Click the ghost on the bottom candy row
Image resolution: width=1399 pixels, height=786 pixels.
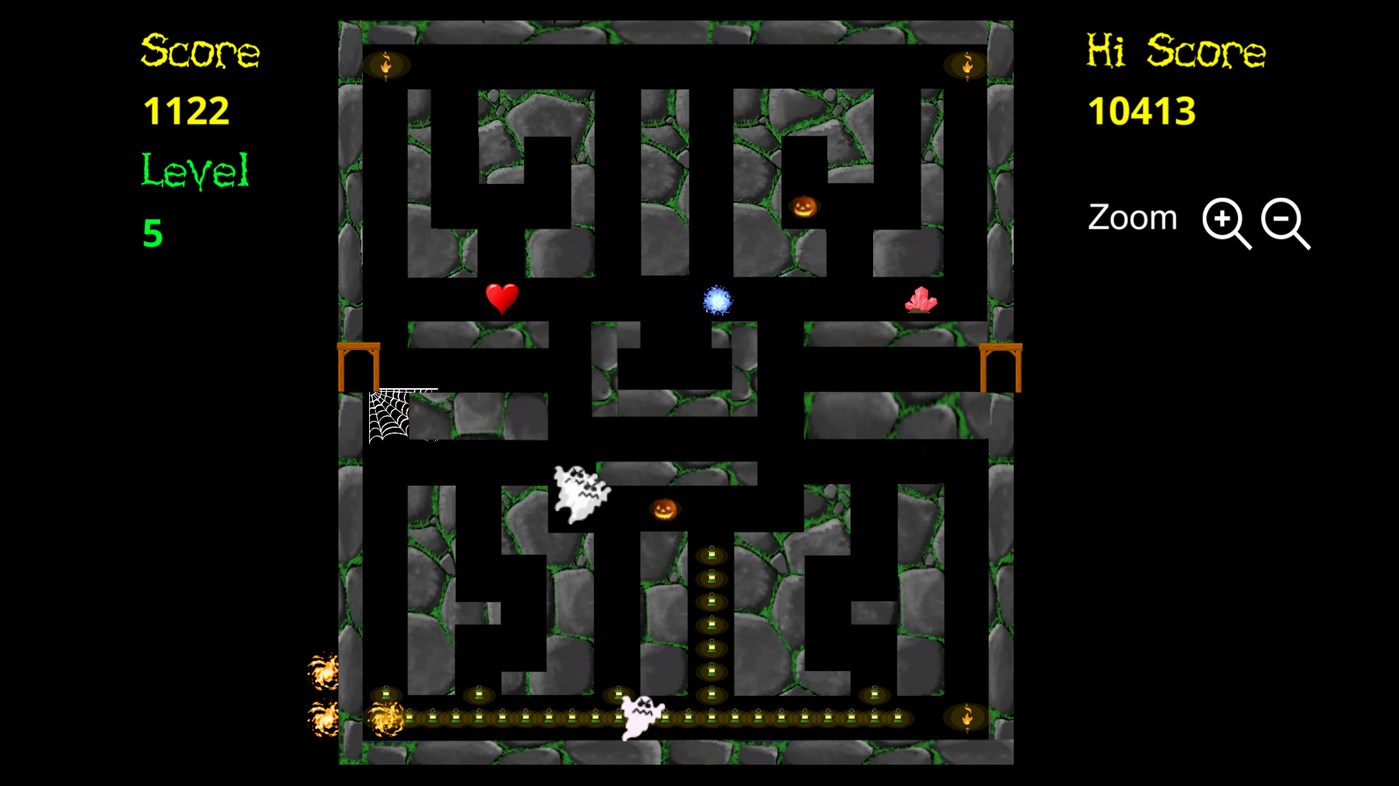coord(640,715)
